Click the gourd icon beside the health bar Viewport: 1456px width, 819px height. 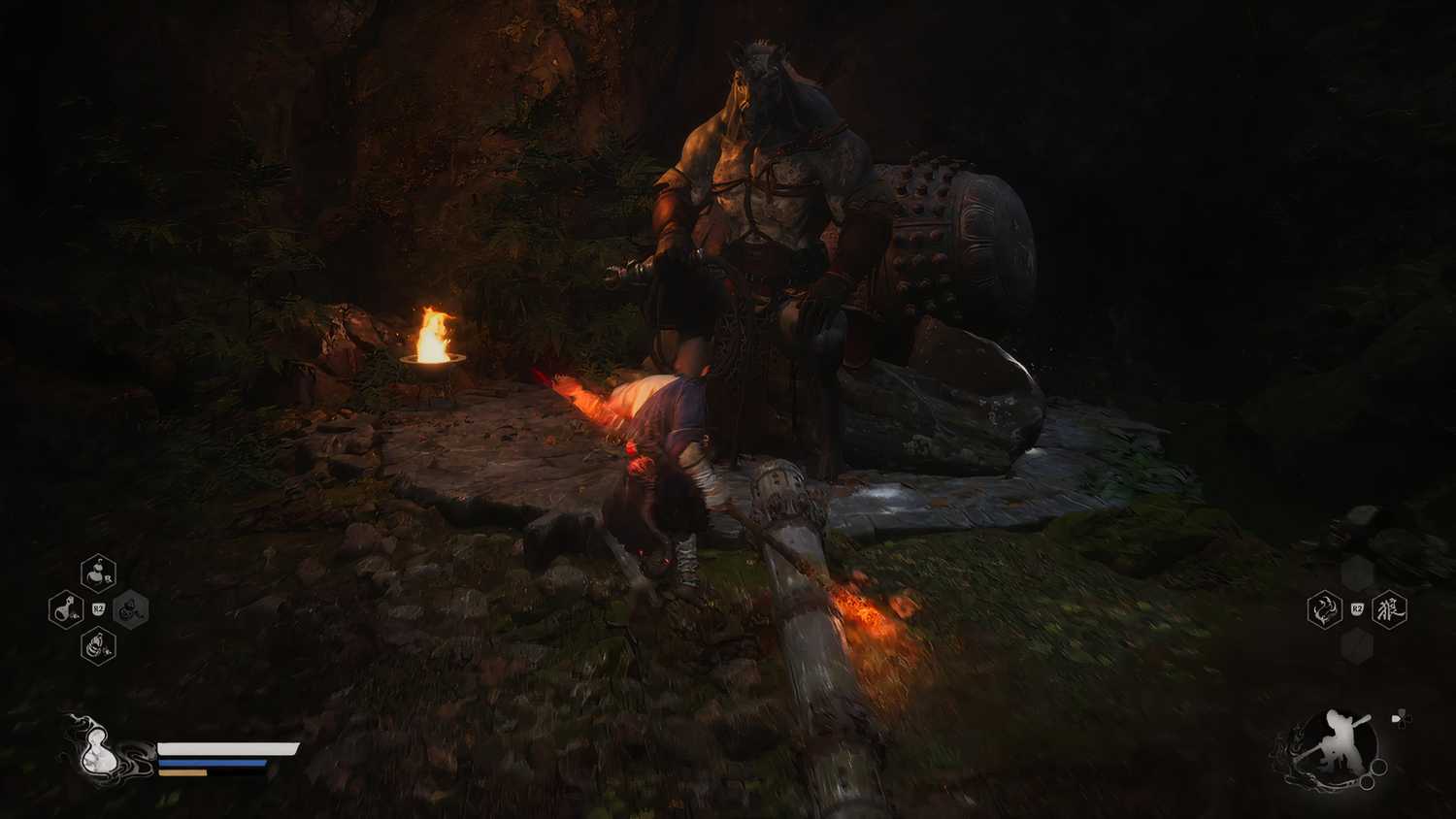(97, 752)
